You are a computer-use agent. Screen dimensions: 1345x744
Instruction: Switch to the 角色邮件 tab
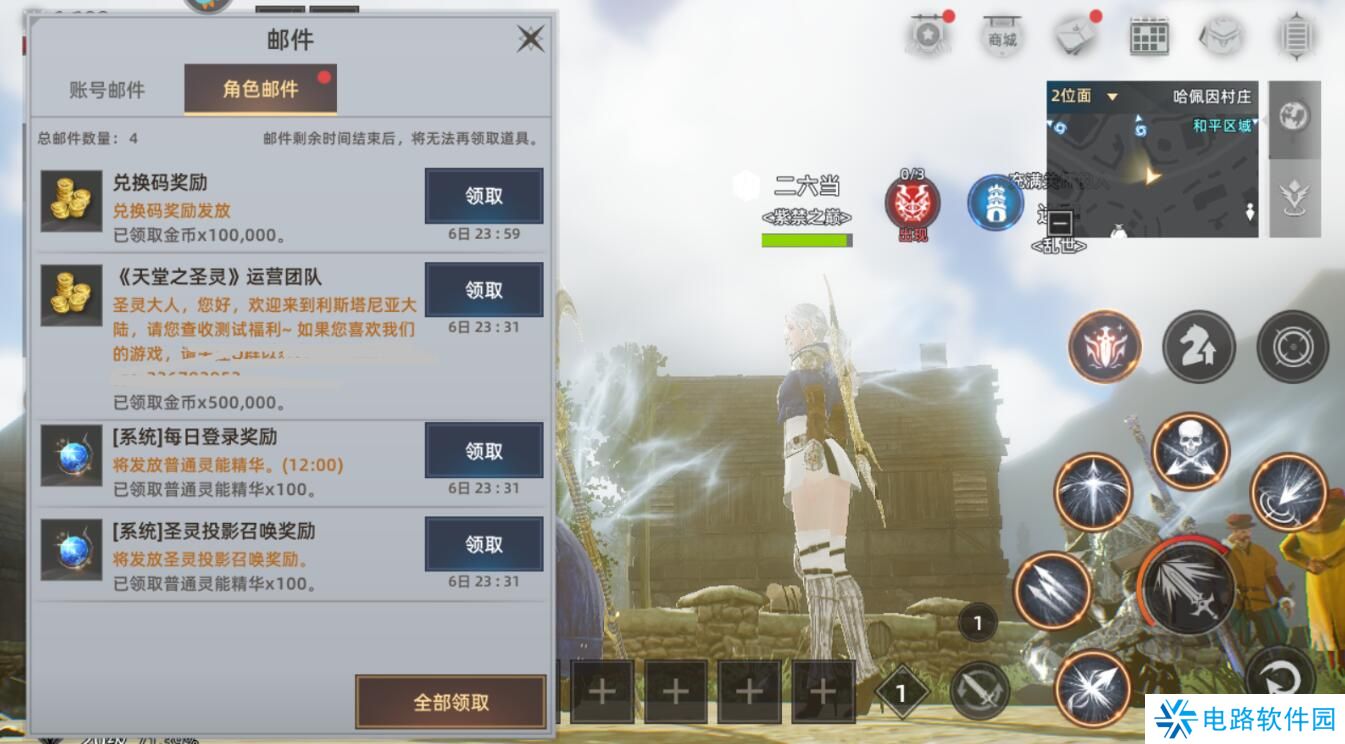[260, 88]
